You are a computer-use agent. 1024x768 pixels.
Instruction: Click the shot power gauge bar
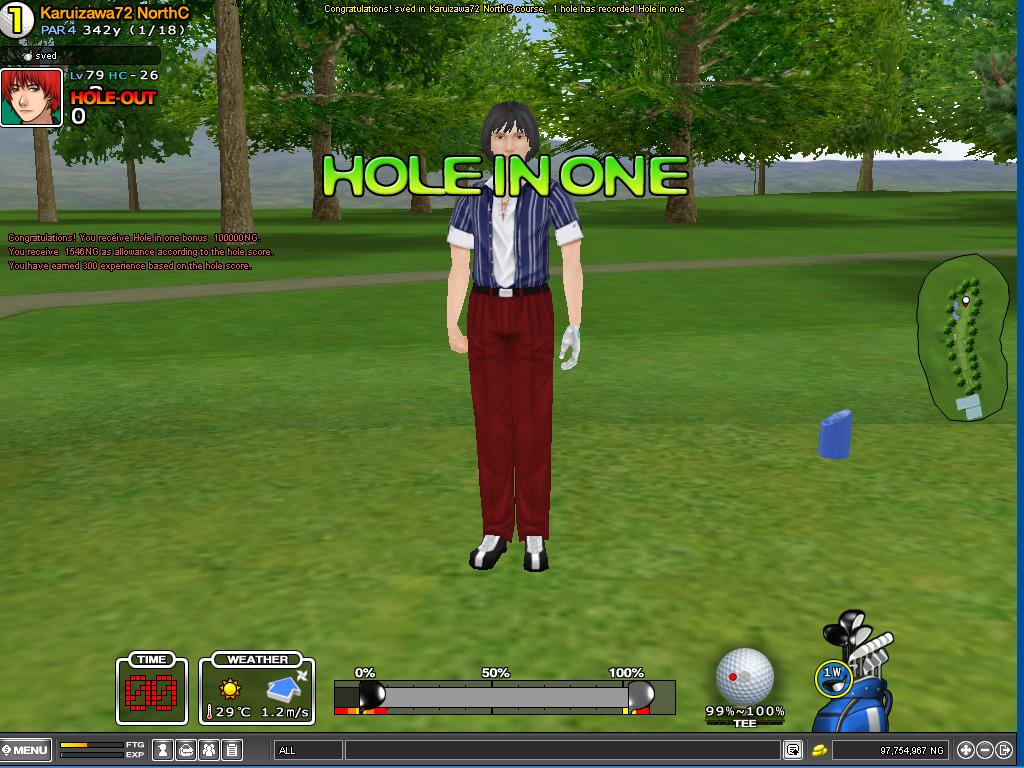point(505,696)
